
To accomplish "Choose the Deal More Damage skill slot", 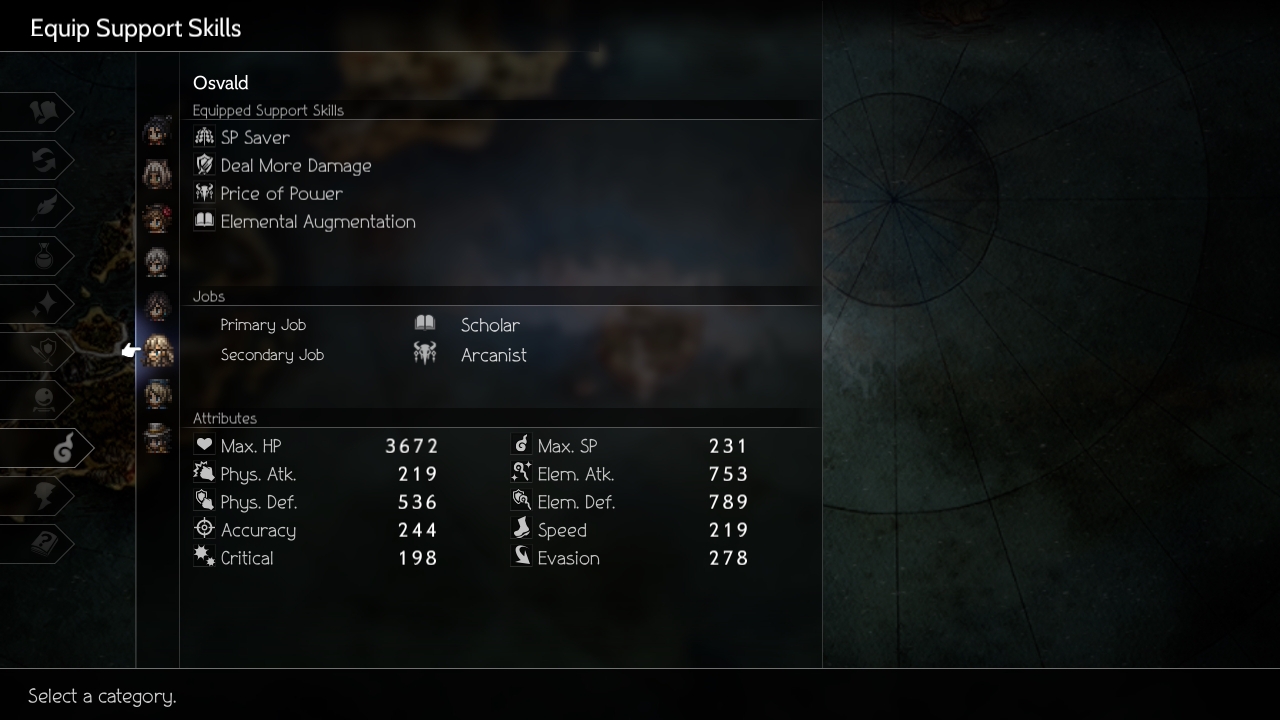I will click(295, 166).
